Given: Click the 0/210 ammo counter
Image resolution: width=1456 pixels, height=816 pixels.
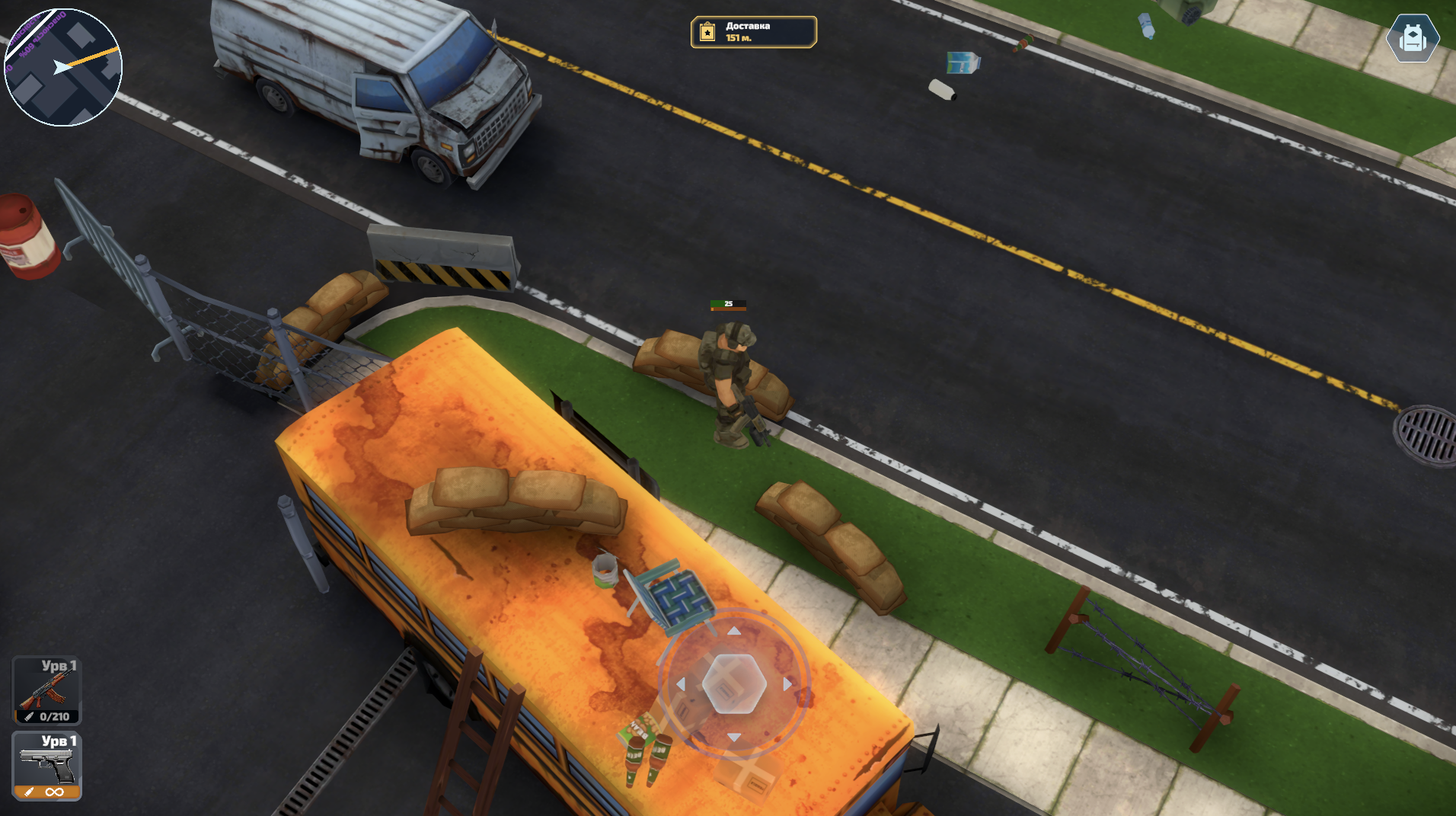Looking at the screenshot, I should 53,716.
